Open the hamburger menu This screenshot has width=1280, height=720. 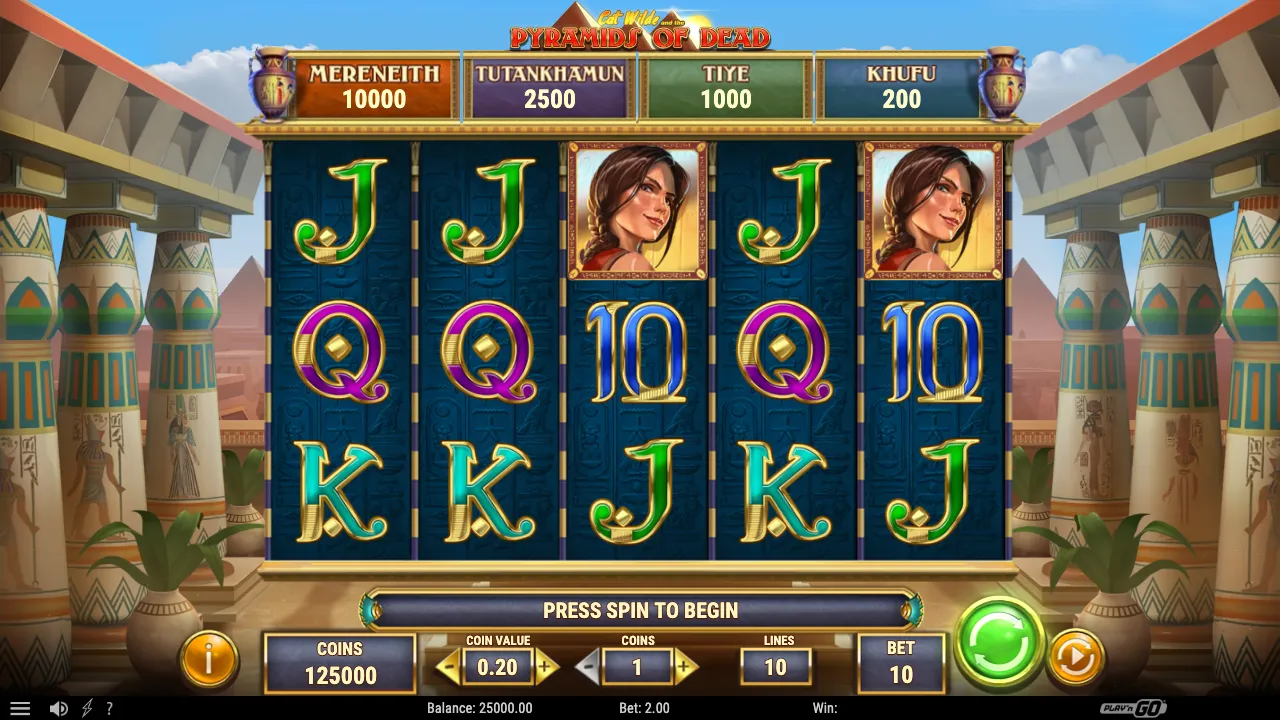pyautogui.click(x=20, y=708)
